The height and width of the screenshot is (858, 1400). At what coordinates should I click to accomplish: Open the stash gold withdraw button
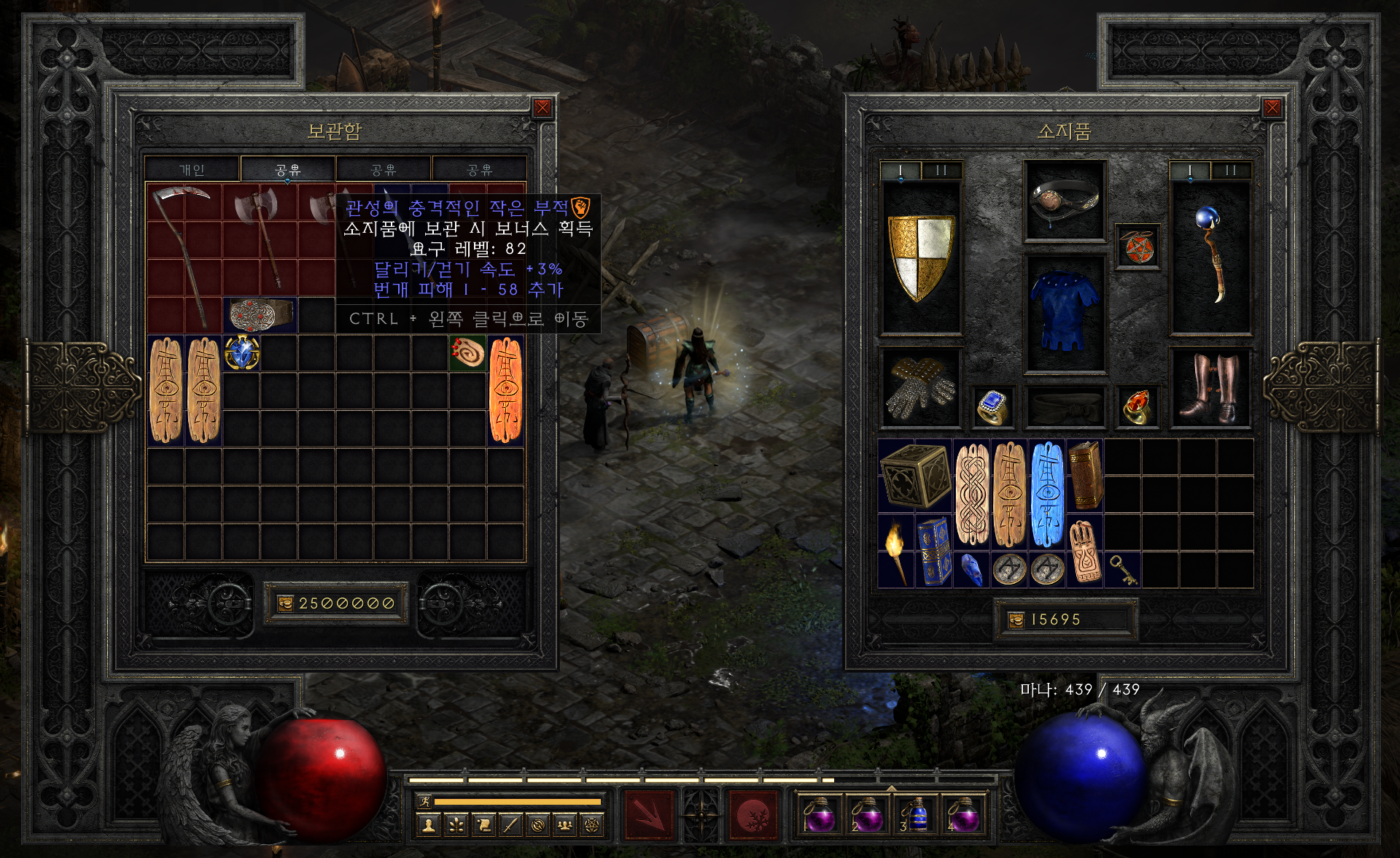point(284,603)
